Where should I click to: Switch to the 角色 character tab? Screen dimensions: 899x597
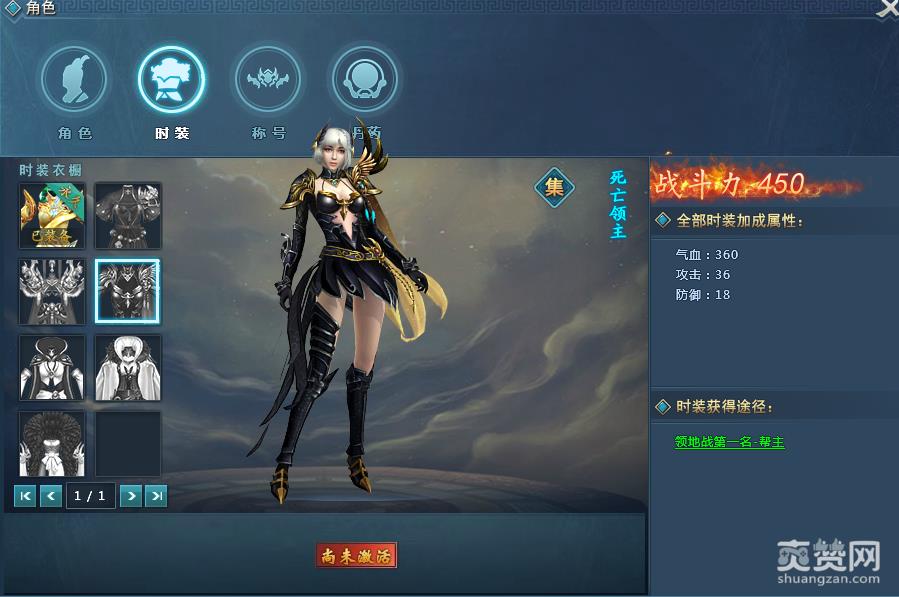[75, 80]
